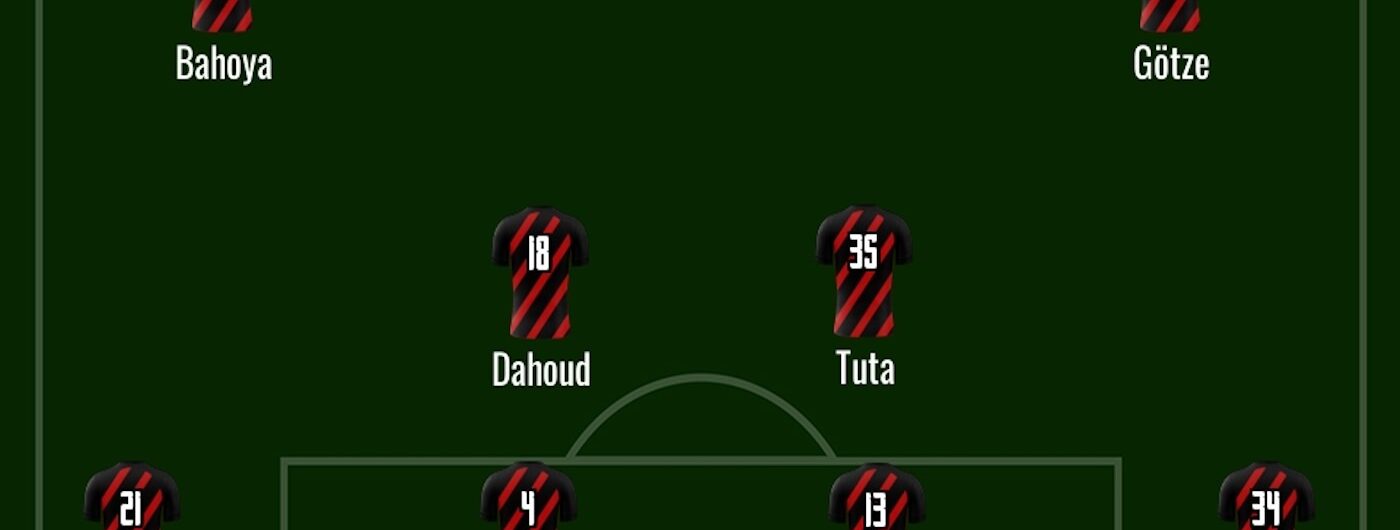
Task: Select the Götze player marker
Action: coord(1170,17)
